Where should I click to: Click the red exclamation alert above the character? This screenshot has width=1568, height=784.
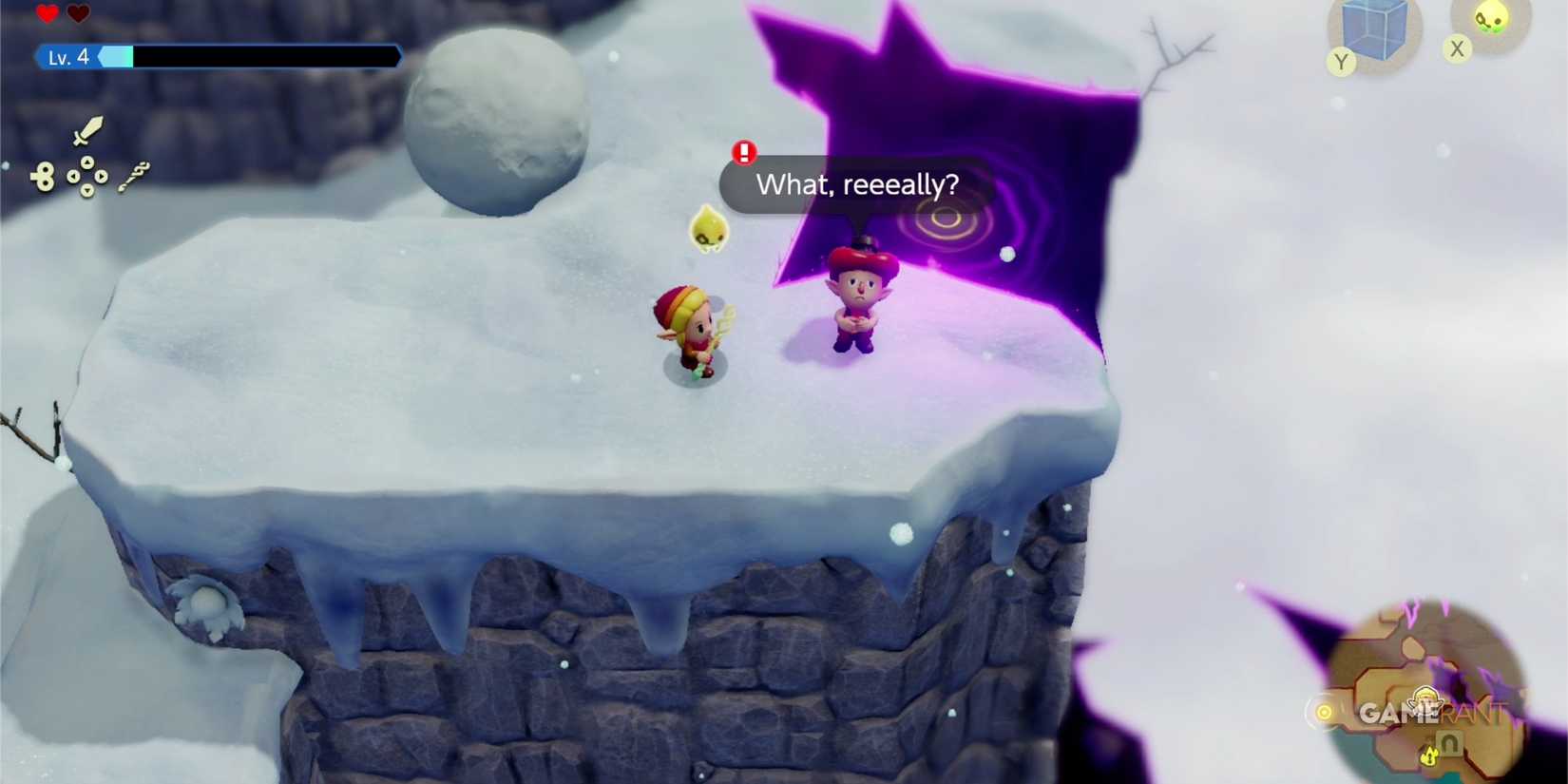click(745, 150)
